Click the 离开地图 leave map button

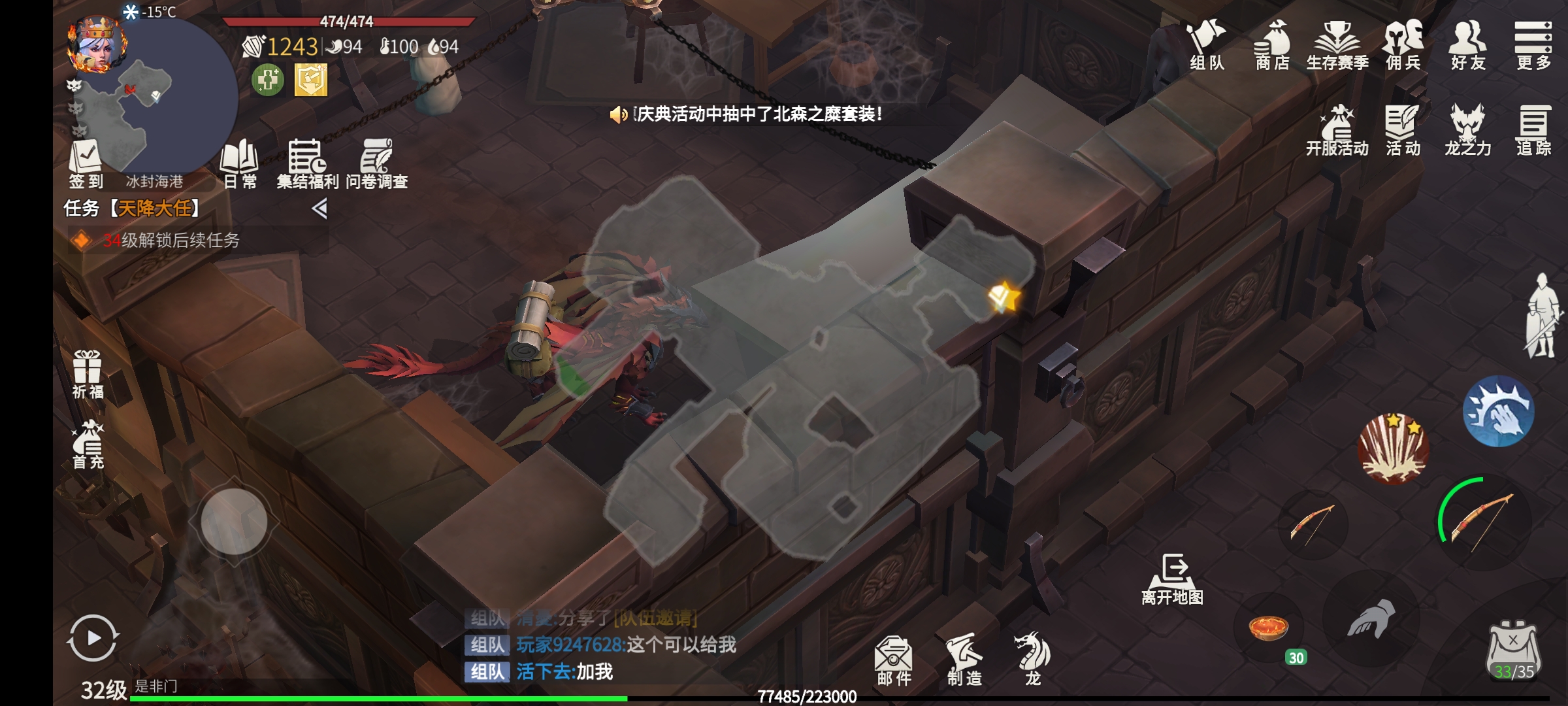pos(1173,579)
